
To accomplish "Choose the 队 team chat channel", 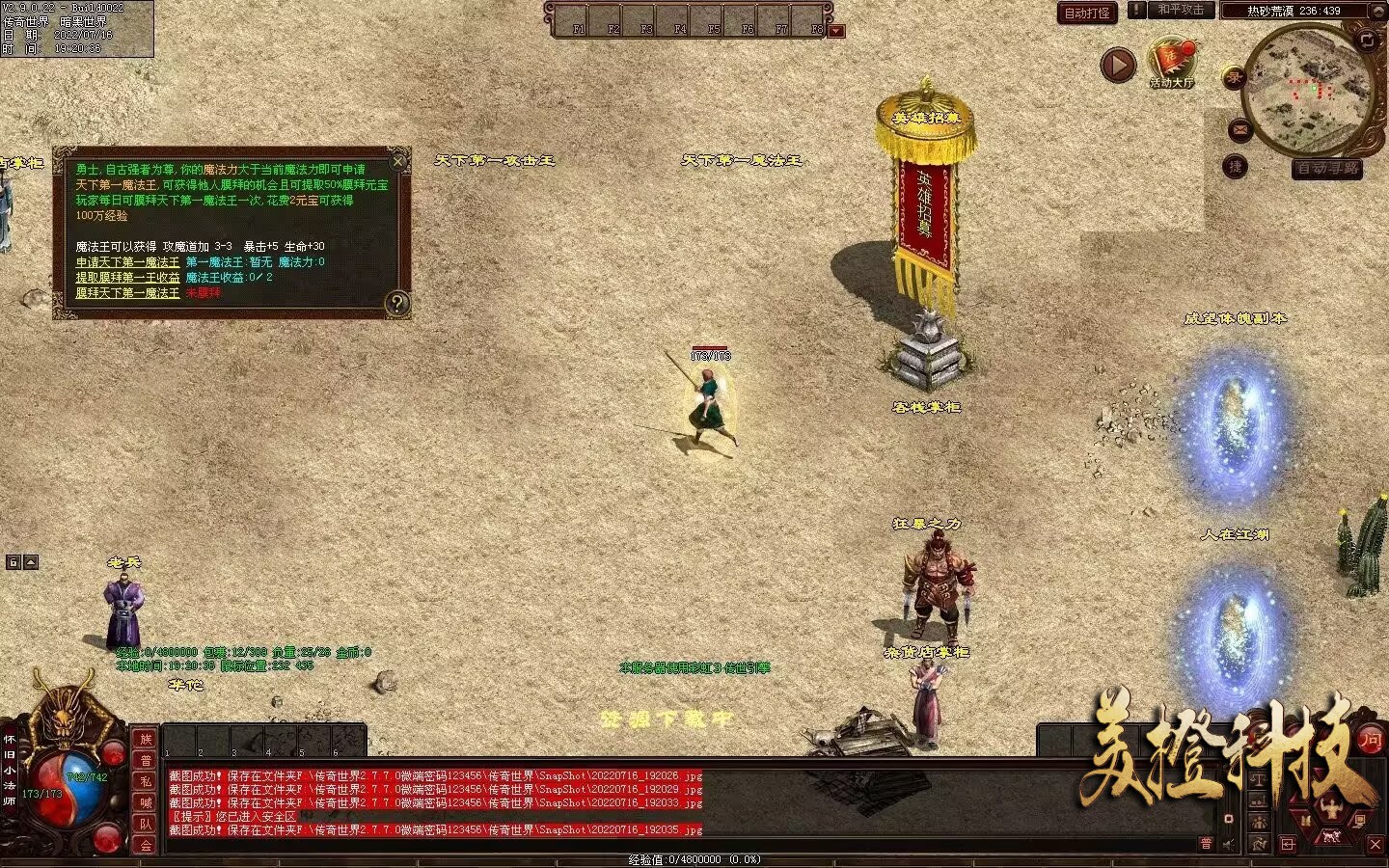I will pos(146,824).
